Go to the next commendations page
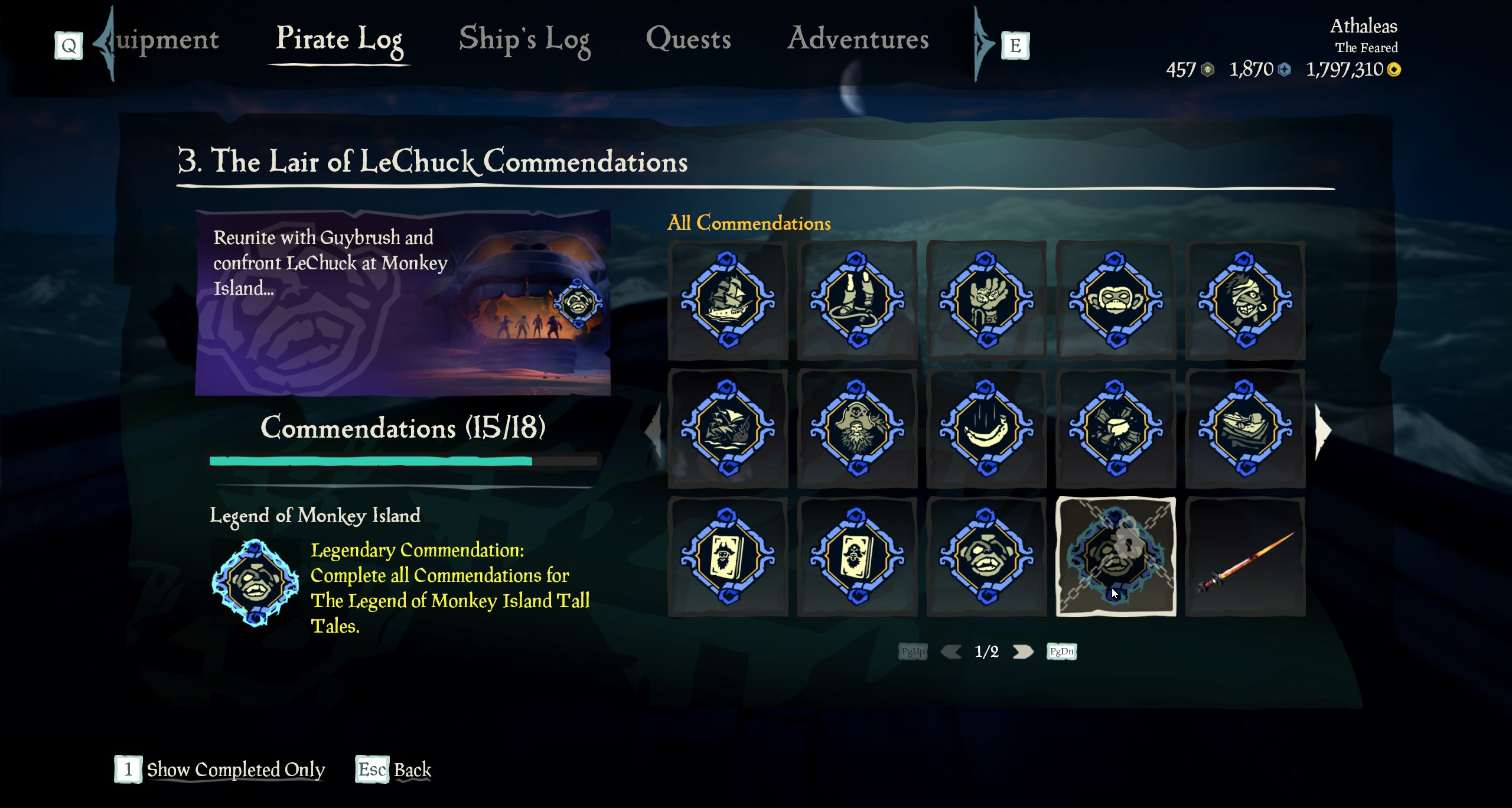This screenshot has width=1512, height=808. (x=1023, y=651)
